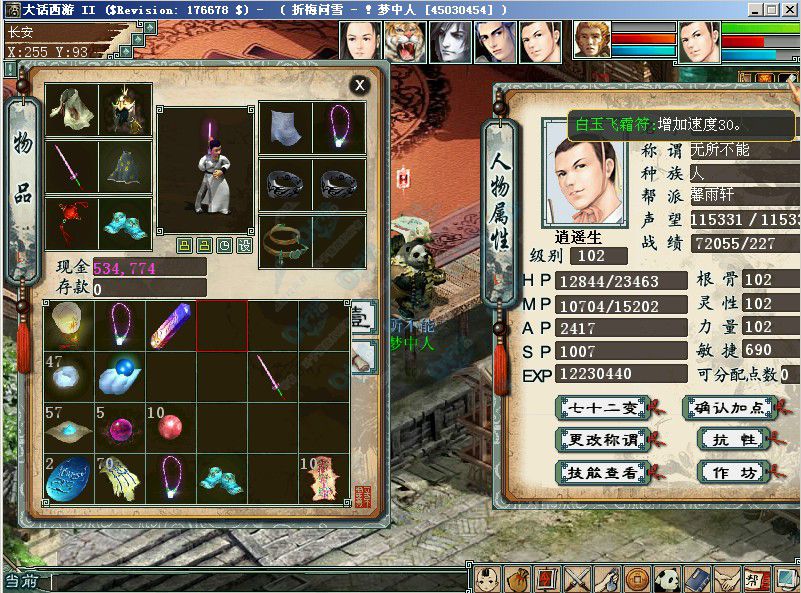Click the gold coin icon in the bottom toolbar
Screen dimensions: 801x593
[x=636, y=578]
